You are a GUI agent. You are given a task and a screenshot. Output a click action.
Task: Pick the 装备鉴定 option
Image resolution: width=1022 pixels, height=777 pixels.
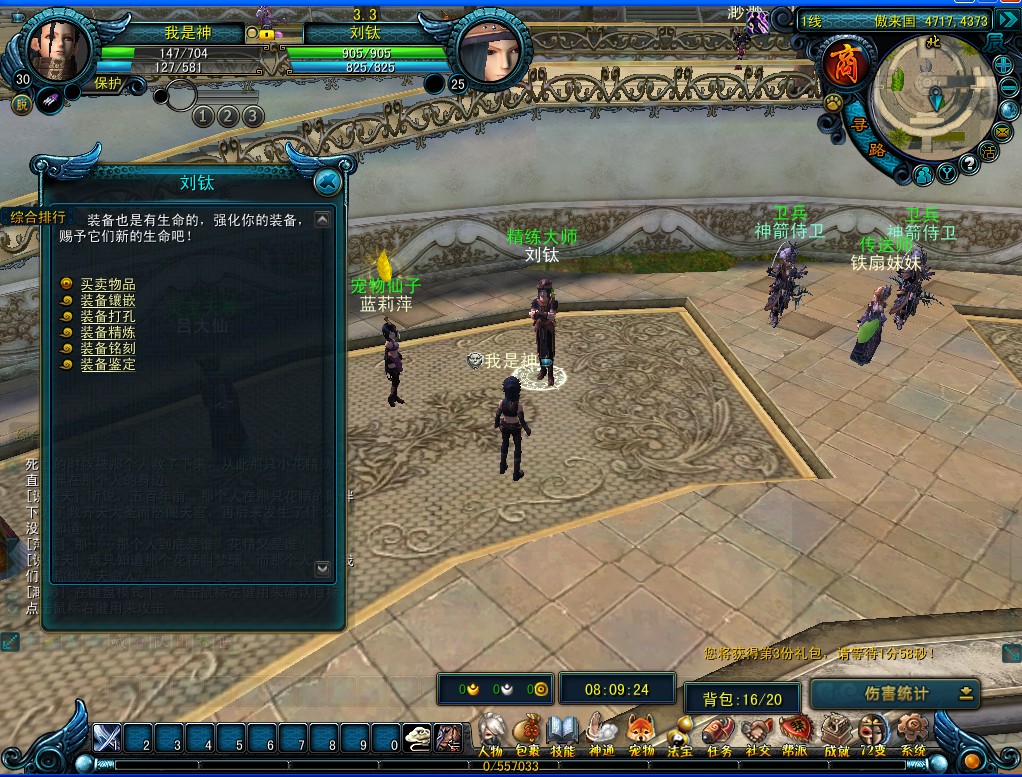(x=107, y=365)
